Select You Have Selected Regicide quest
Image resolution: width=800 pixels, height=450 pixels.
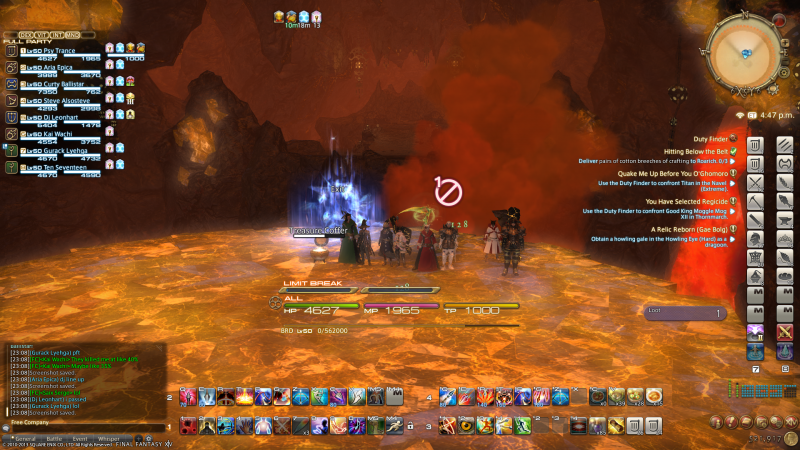click(x=684, y=201)
